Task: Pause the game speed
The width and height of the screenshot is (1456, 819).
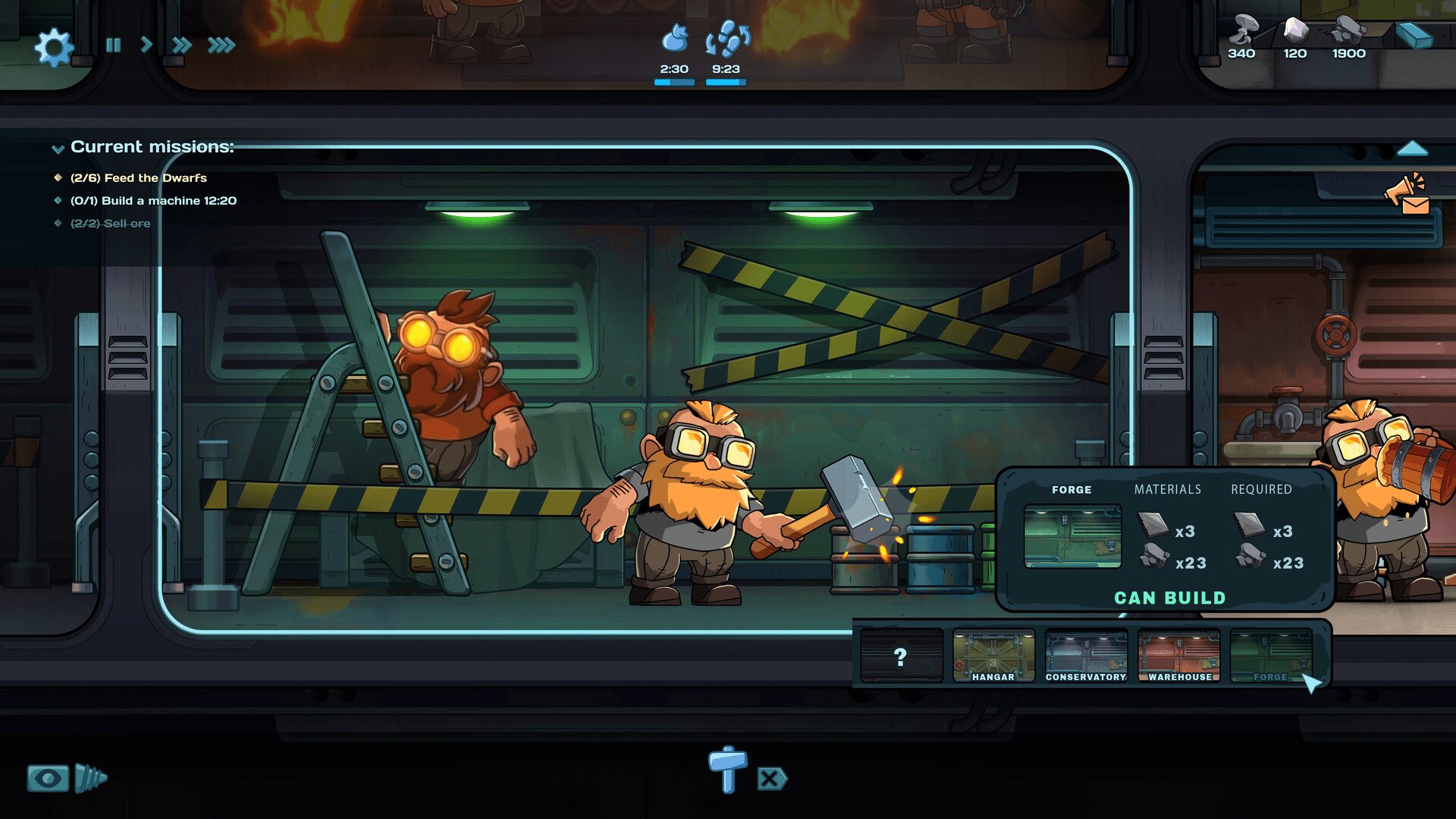Action: pos(114,45)
